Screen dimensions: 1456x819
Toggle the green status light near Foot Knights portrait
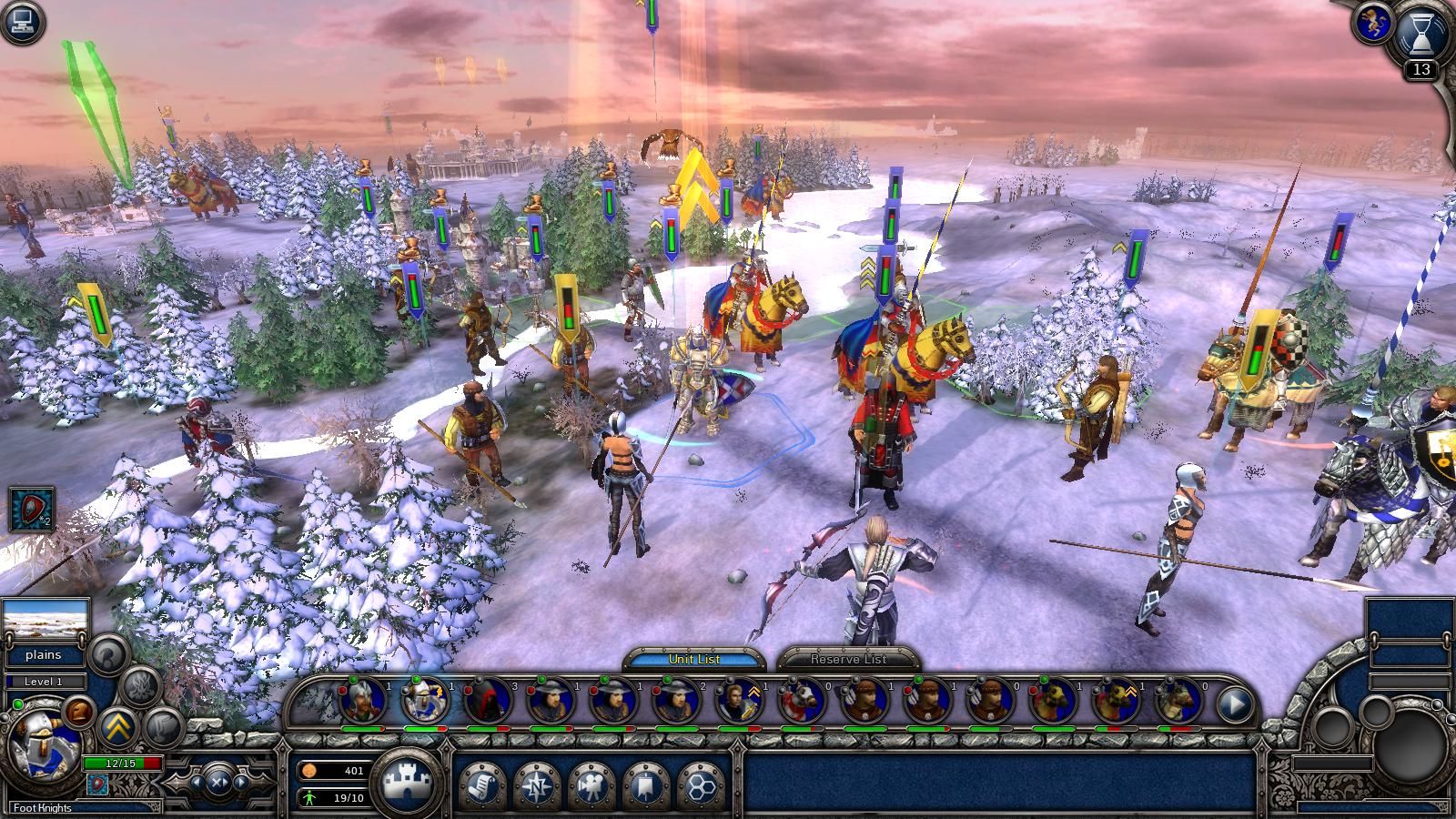click(18, 703)
